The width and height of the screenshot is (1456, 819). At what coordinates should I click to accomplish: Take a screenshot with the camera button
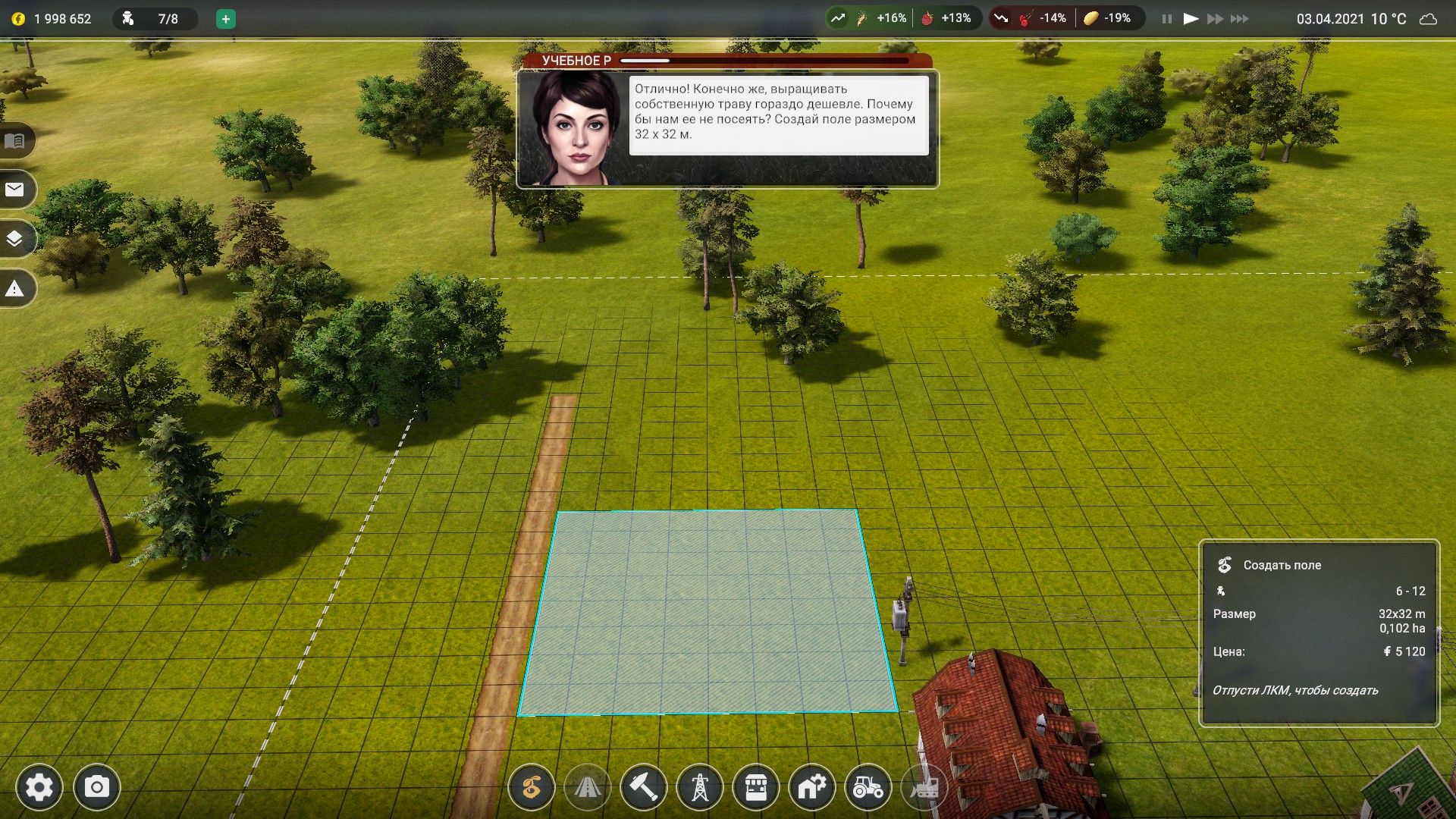[96, 788]
